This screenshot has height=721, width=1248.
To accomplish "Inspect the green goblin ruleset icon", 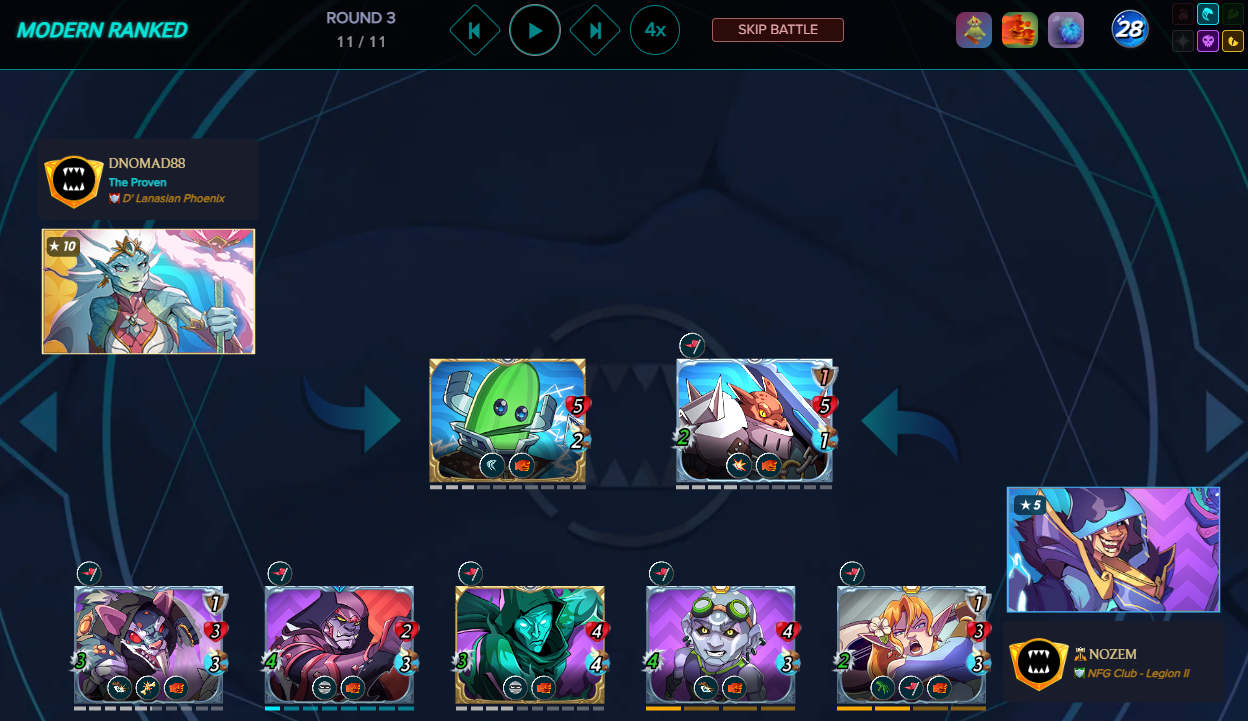I will (973, 30).
